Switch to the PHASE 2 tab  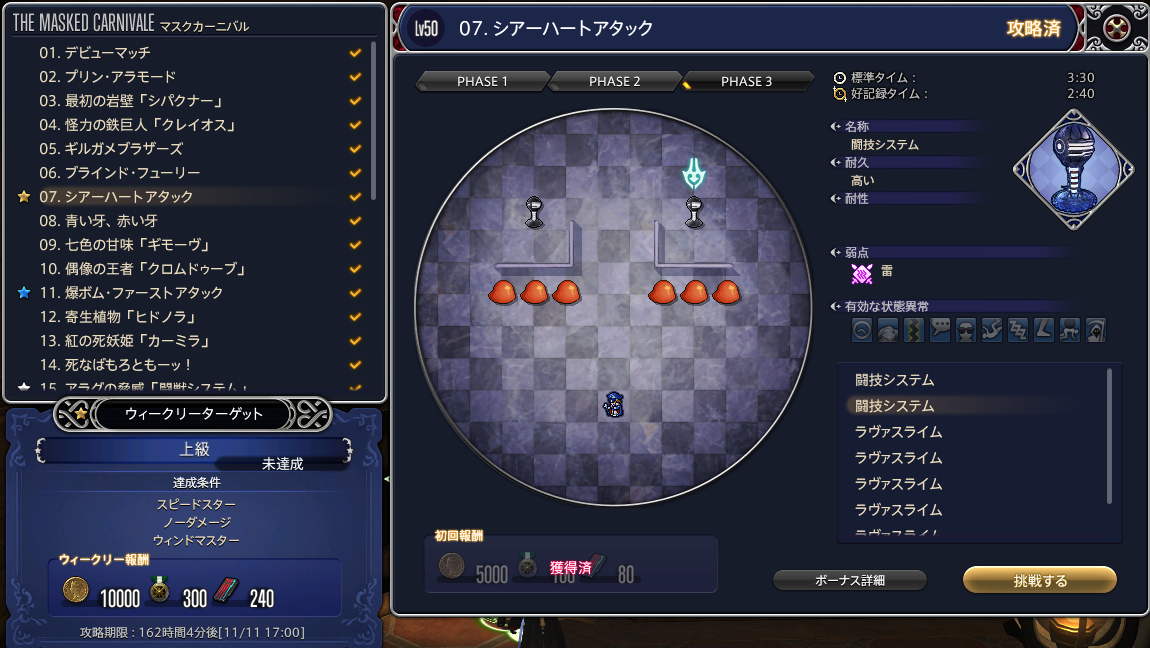pyautogui.click(x=614, y=81)
